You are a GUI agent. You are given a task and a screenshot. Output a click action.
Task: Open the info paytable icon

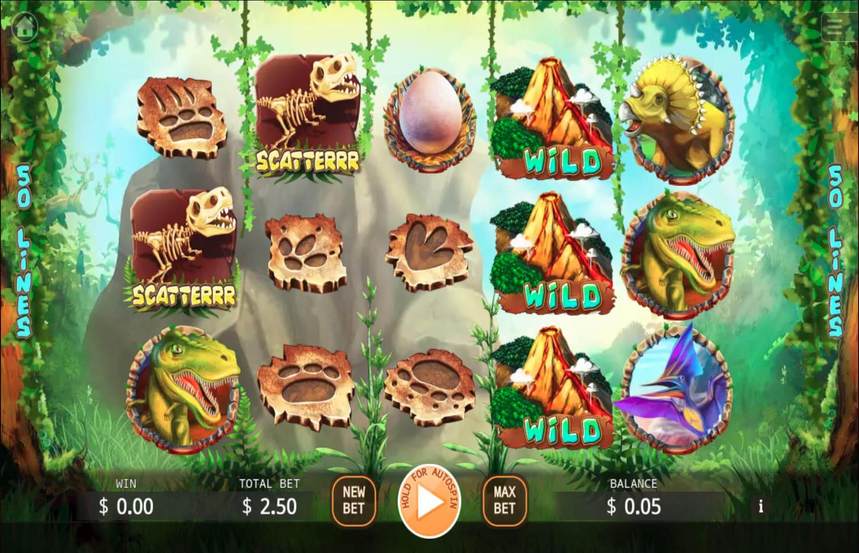[x=761, y=506]
